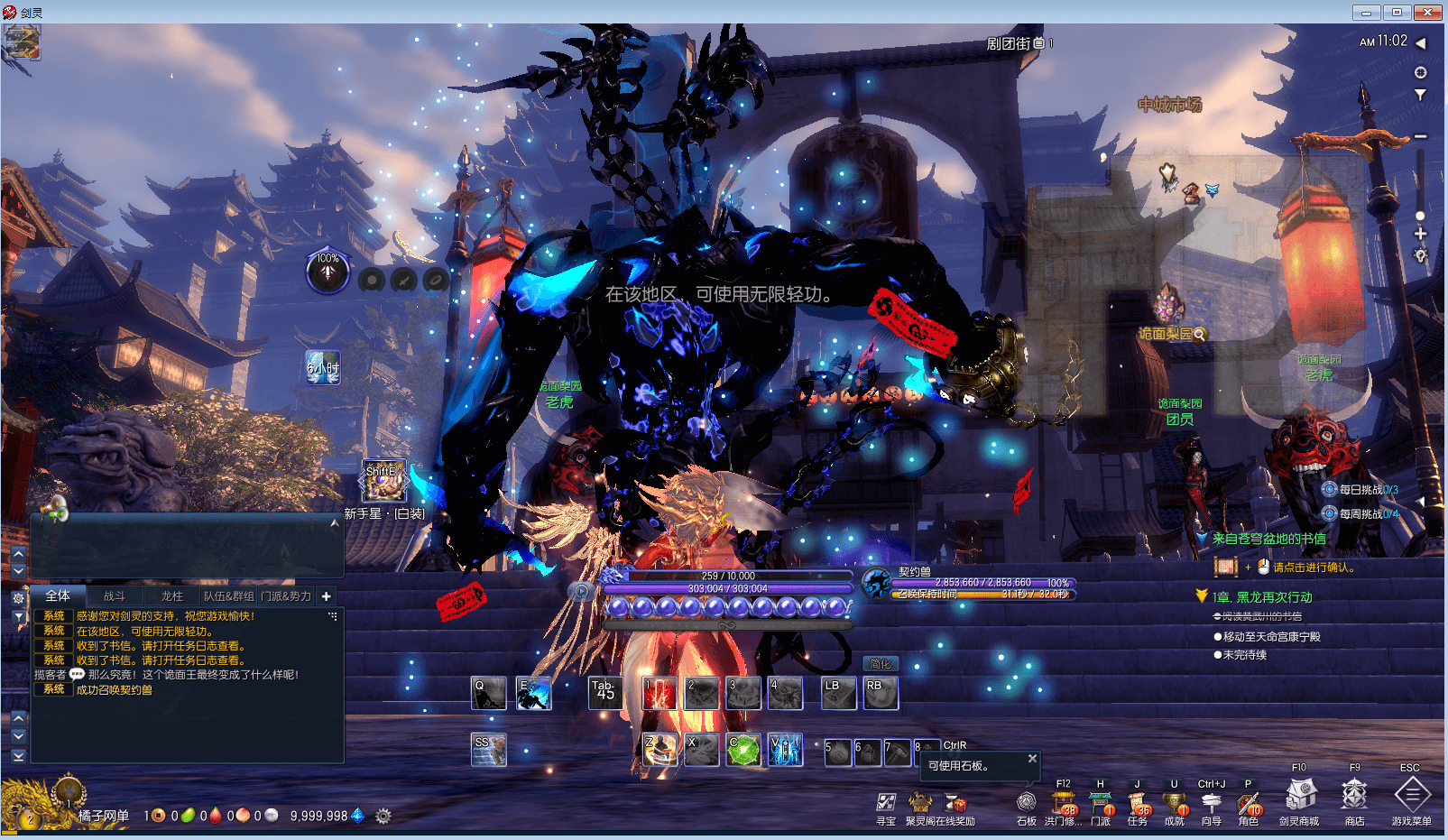The height and width of the screenshot is (840, 1448).
Task: Switch to the 战斗 chat tab
Action: click(115, 596)
